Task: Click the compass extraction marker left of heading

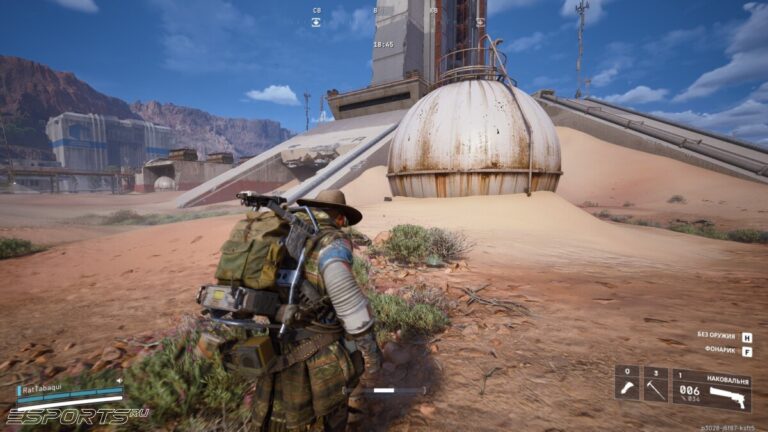Action: pyautogui.click(x=316, y=22)
